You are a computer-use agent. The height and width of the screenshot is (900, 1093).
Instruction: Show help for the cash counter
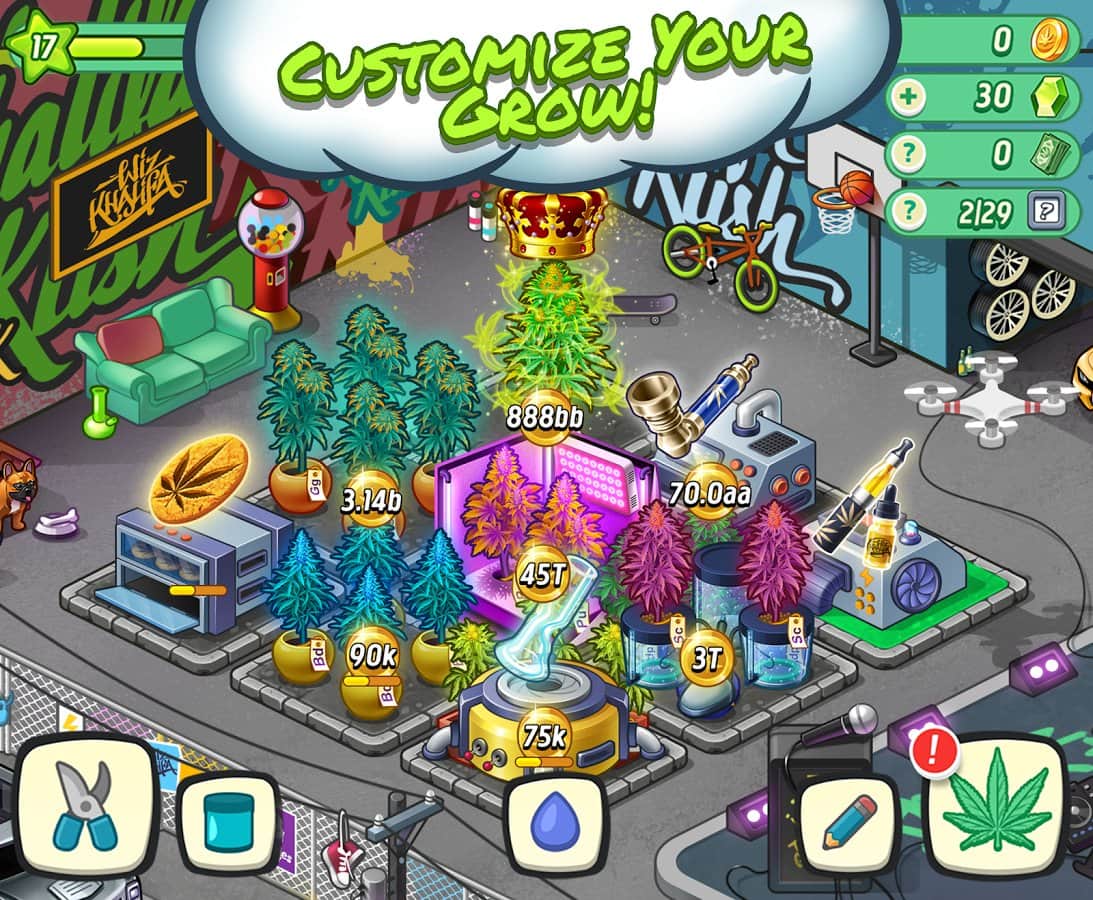[912, 155]
